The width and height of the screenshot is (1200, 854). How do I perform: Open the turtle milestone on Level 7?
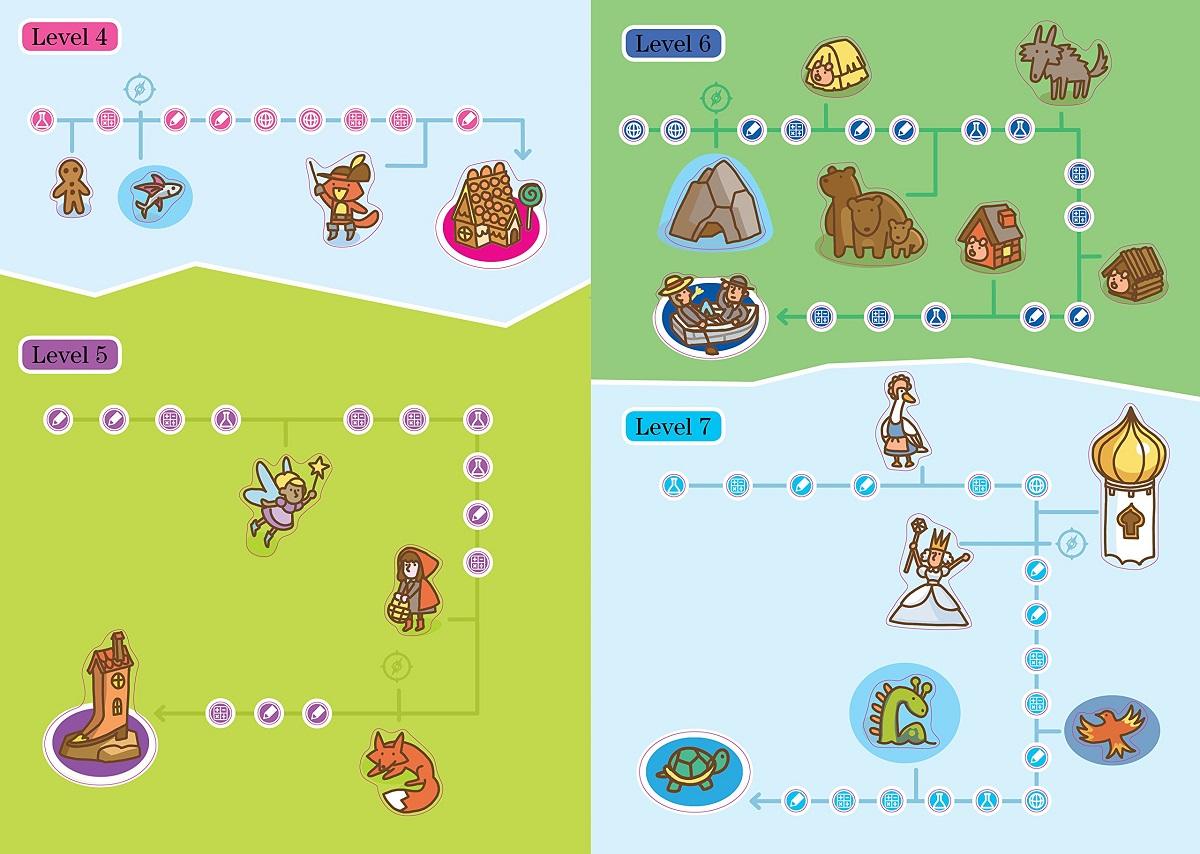pyautogui.click(x=692, y=769)
